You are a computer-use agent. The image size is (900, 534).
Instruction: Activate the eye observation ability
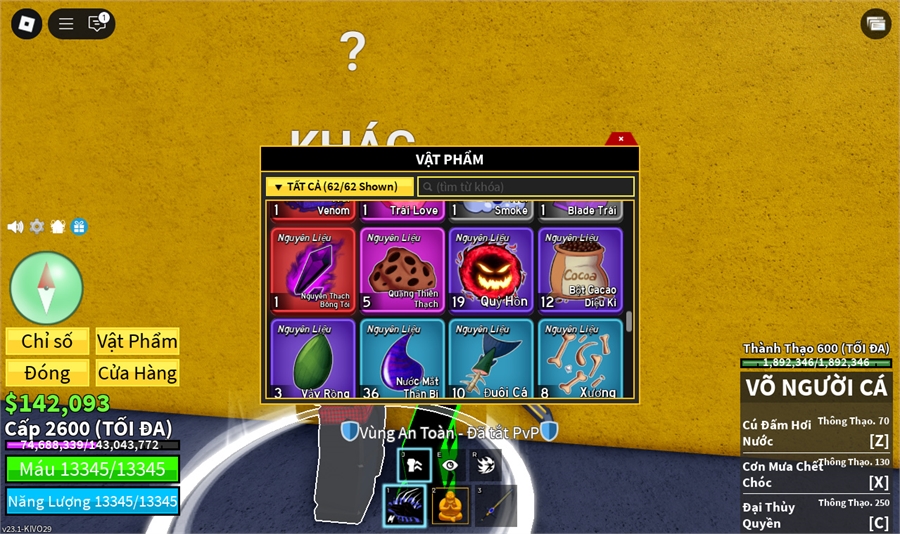click(x=450, y=465)
